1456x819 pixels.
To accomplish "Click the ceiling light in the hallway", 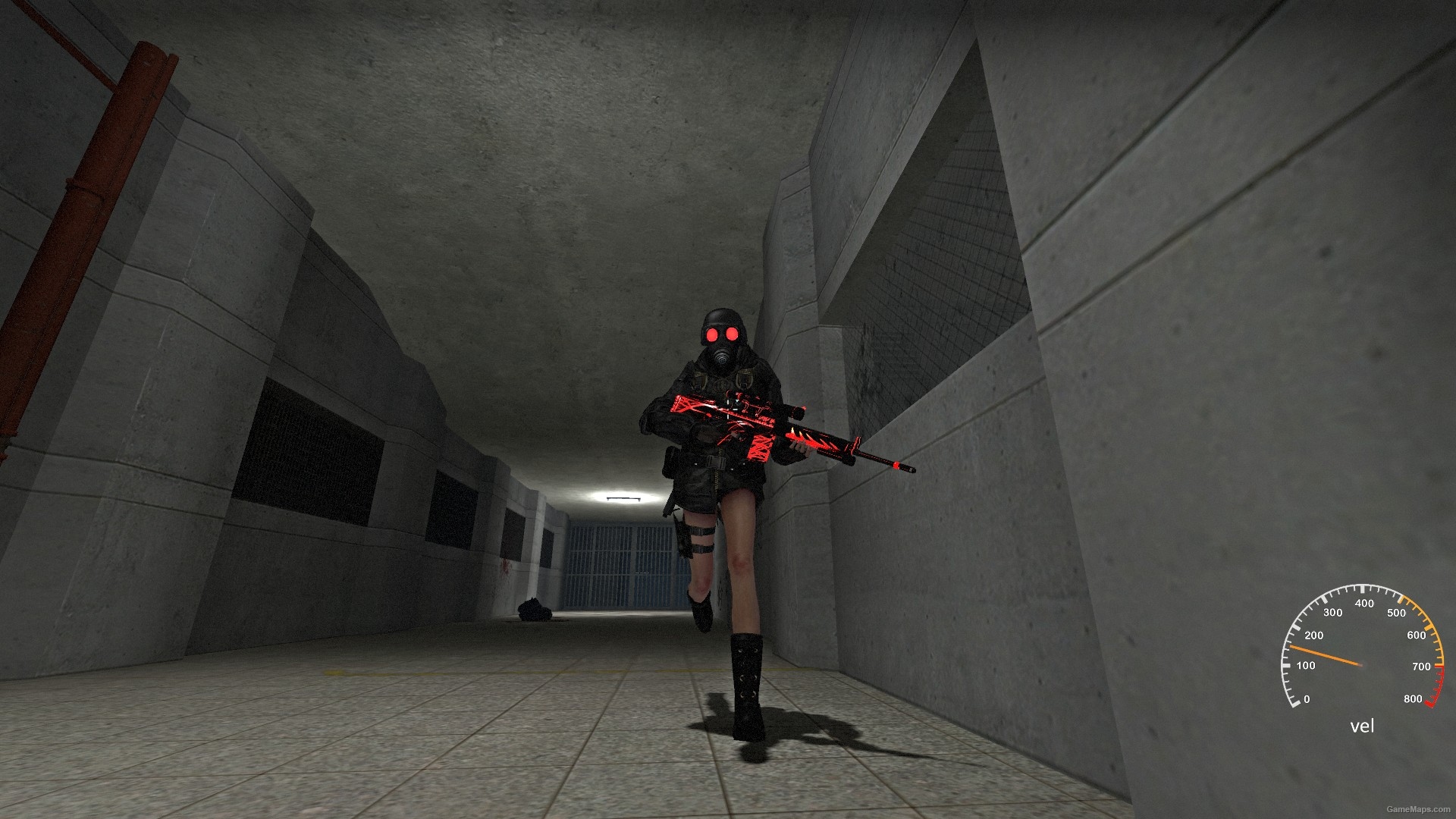I will click(623, 497).
